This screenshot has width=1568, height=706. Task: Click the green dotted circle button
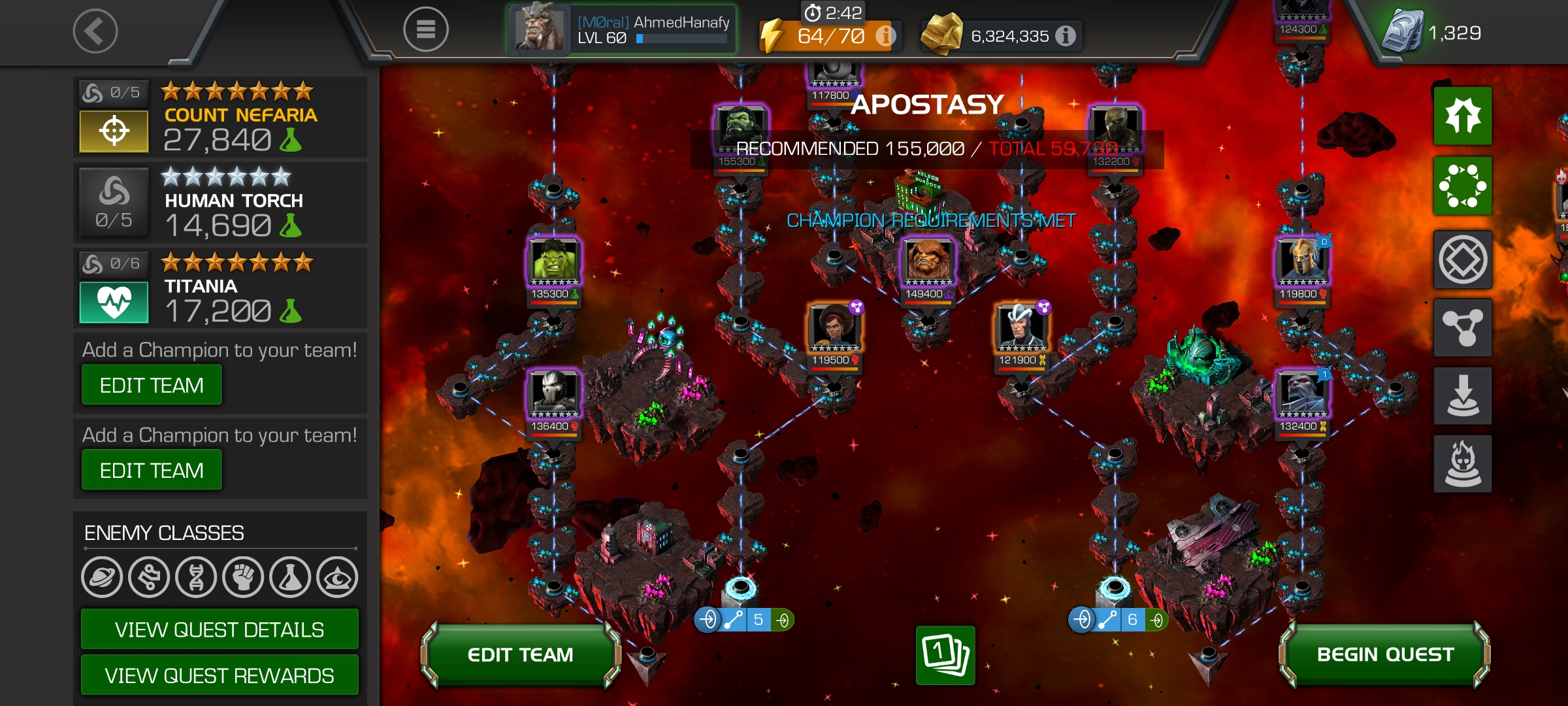tap(1463, 186)
